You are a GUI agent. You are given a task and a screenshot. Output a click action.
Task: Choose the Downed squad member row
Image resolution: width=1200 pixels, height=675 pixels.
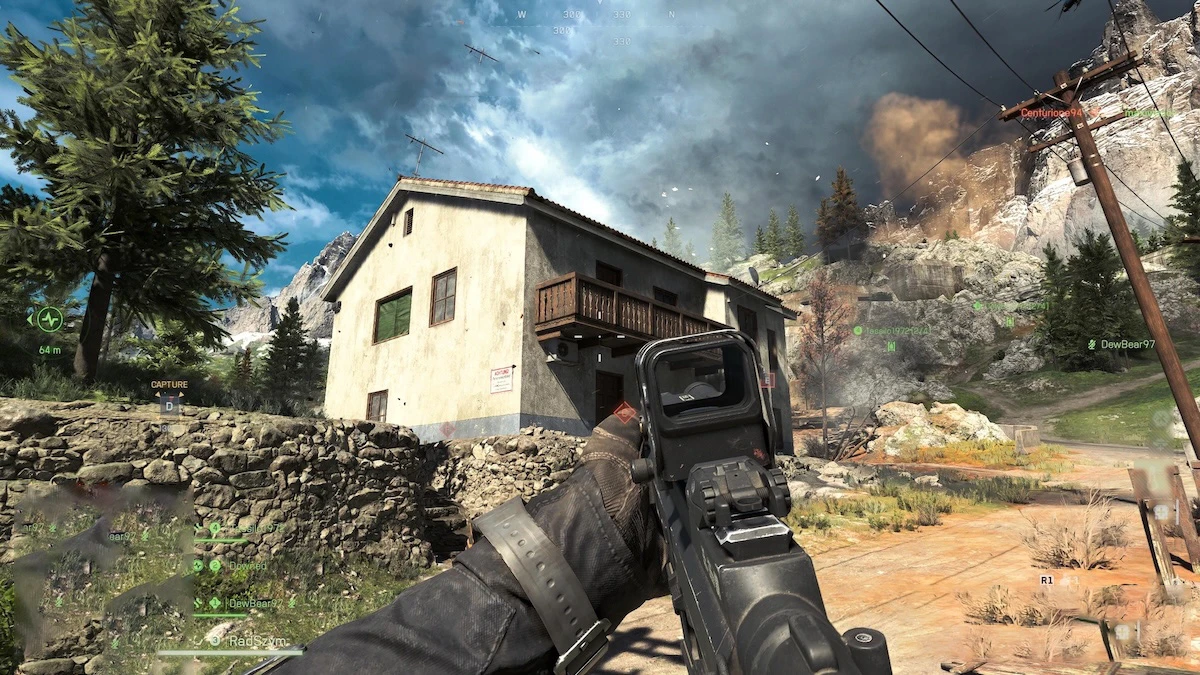coord(247,565)
